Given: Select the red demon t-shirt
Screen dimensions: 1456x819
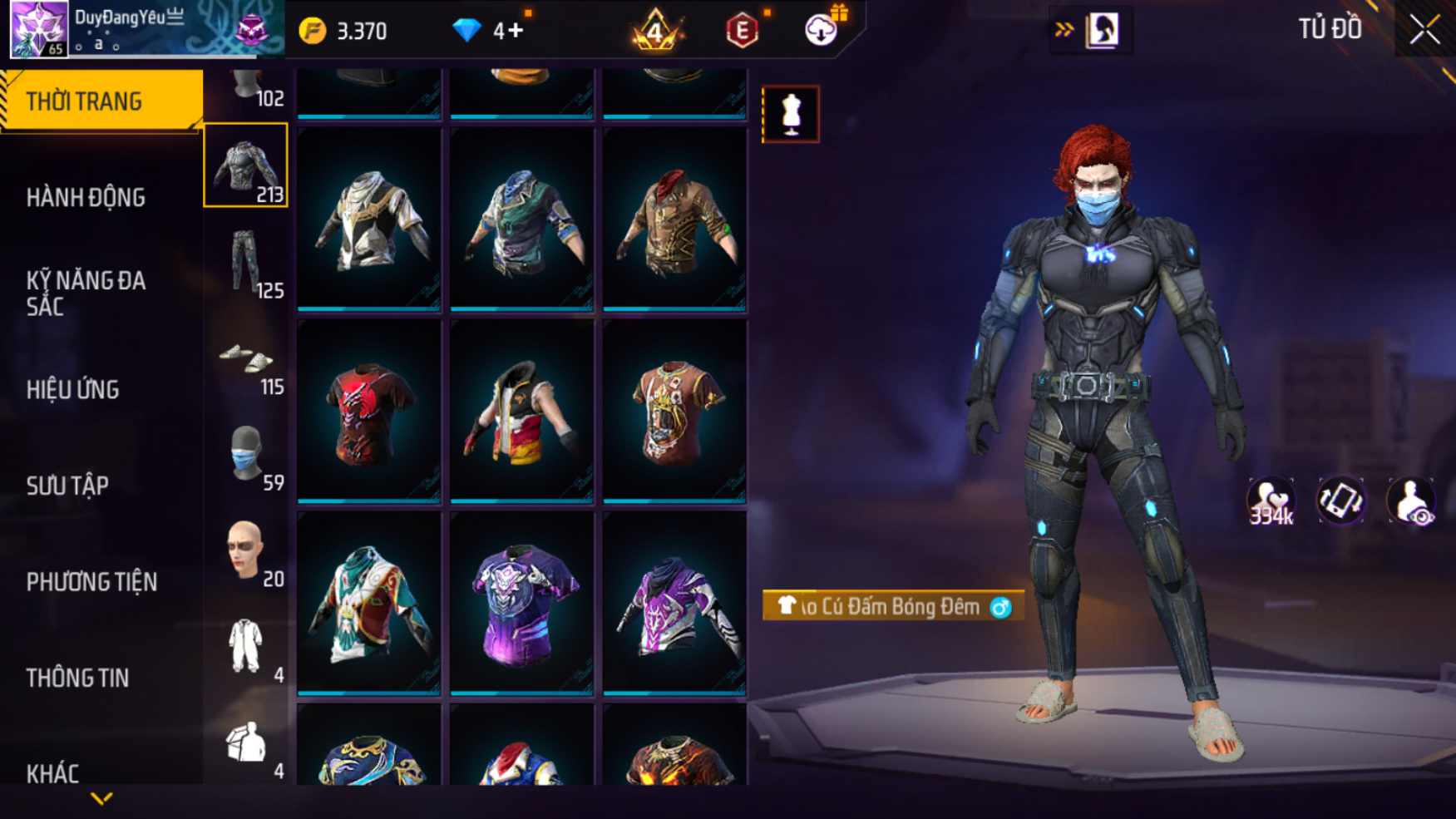Looking at the screenshot, I should coord(368,412).
